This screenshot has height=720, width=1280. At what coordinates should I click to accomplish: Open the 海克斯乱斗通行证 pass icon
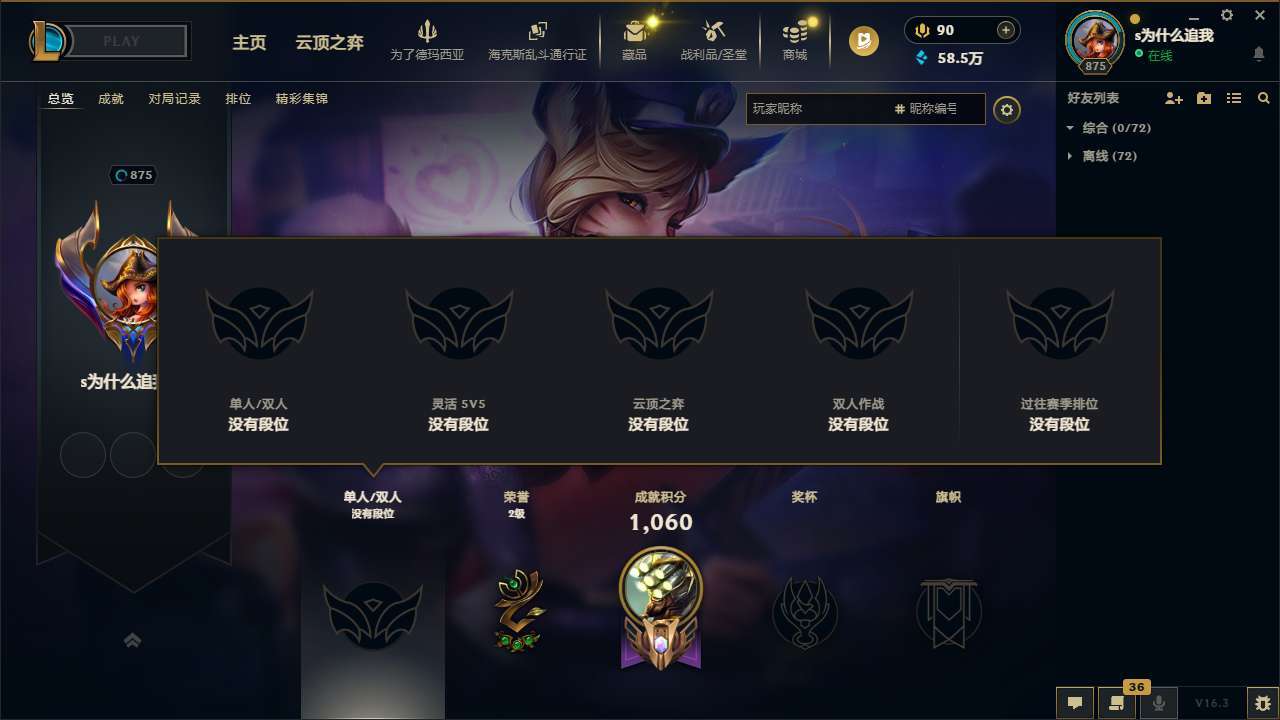coord(537,31)
